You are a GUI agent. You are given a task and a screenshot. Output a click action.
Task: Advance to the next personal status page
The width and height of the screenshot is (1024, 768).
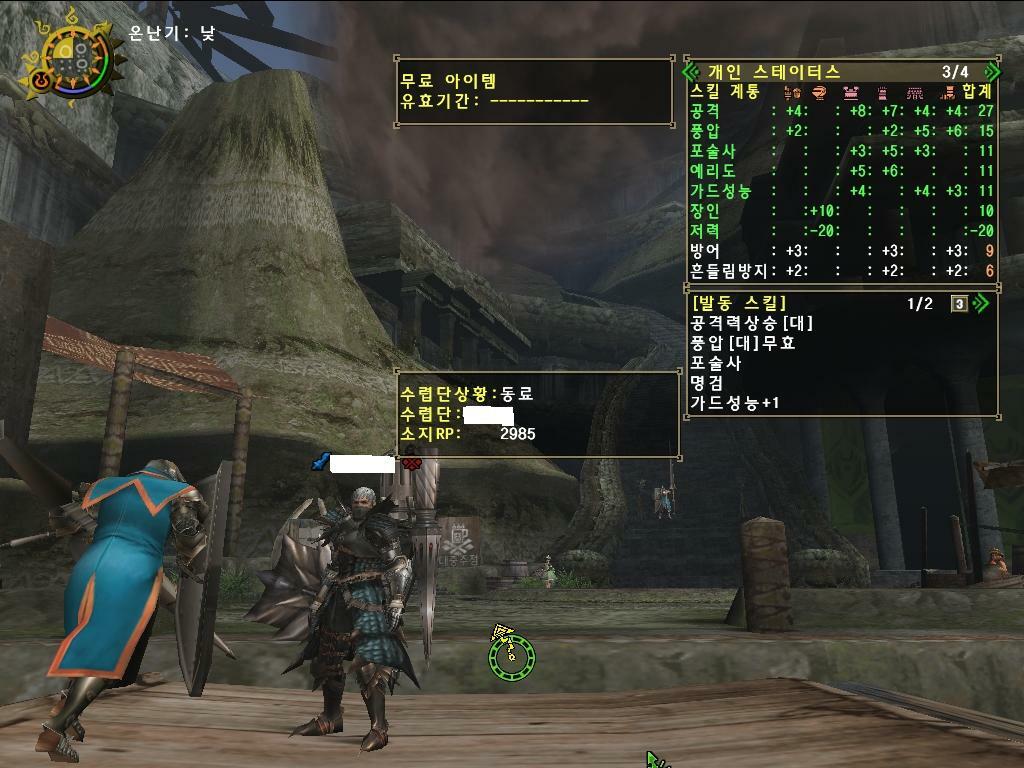click(991, 72)
